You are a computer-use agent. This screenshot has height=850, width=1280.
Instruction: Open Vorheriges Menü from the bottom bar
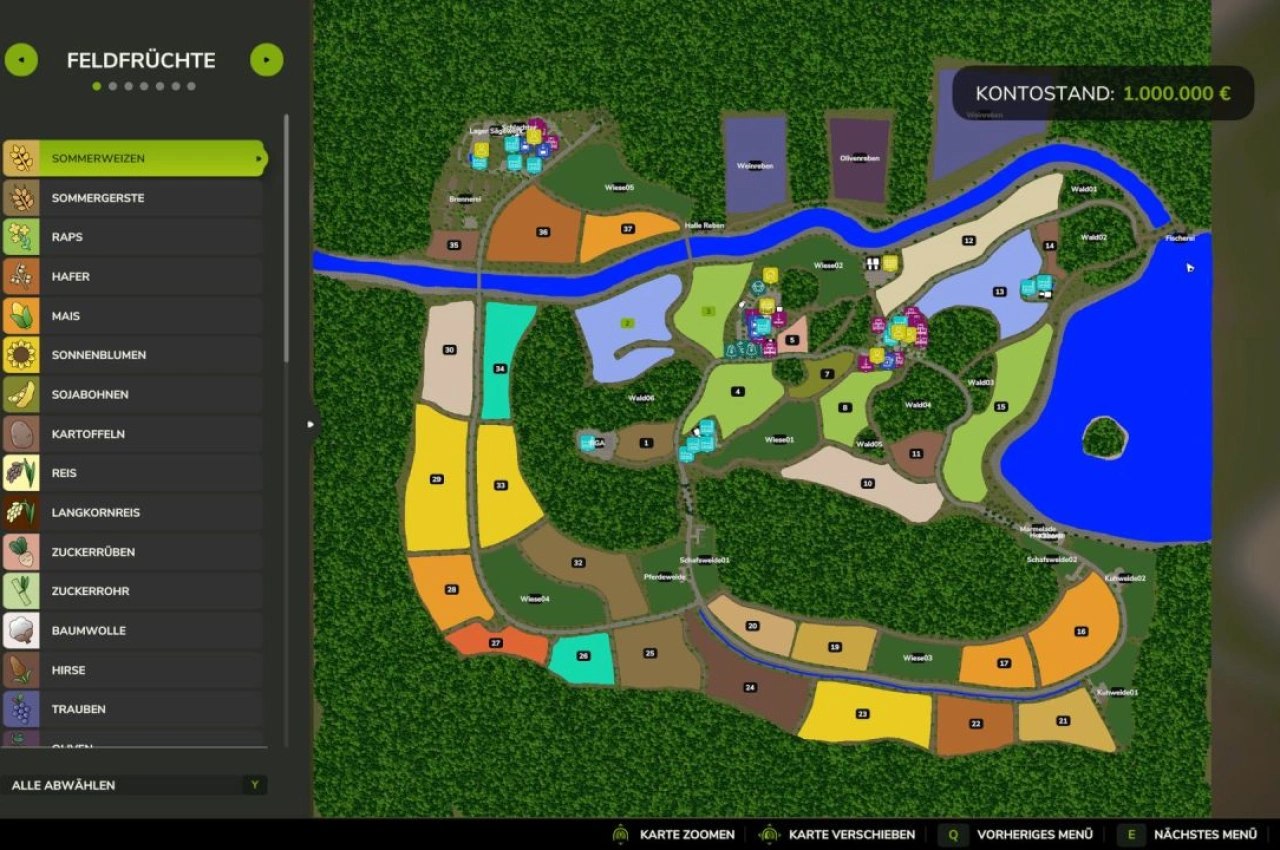1035,834
